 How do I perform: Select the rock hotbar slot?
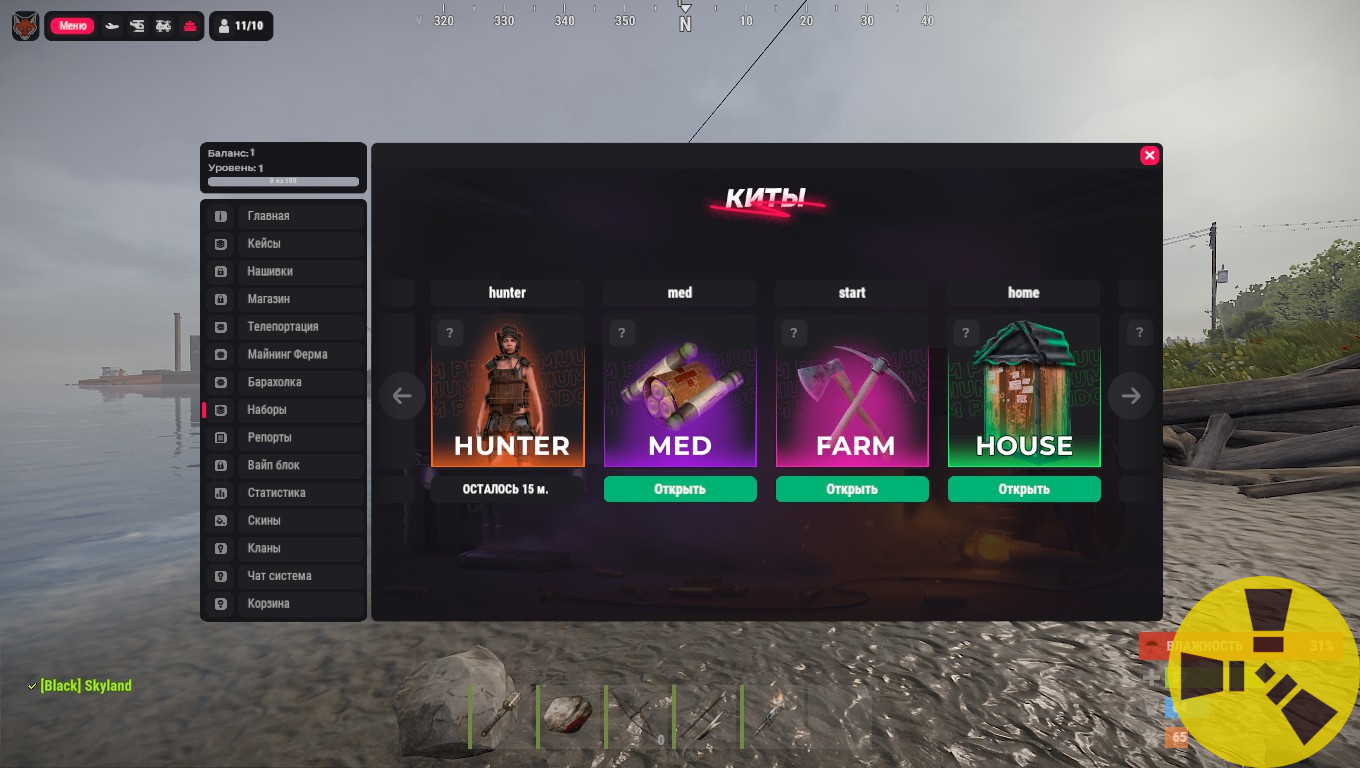point(570,714)
